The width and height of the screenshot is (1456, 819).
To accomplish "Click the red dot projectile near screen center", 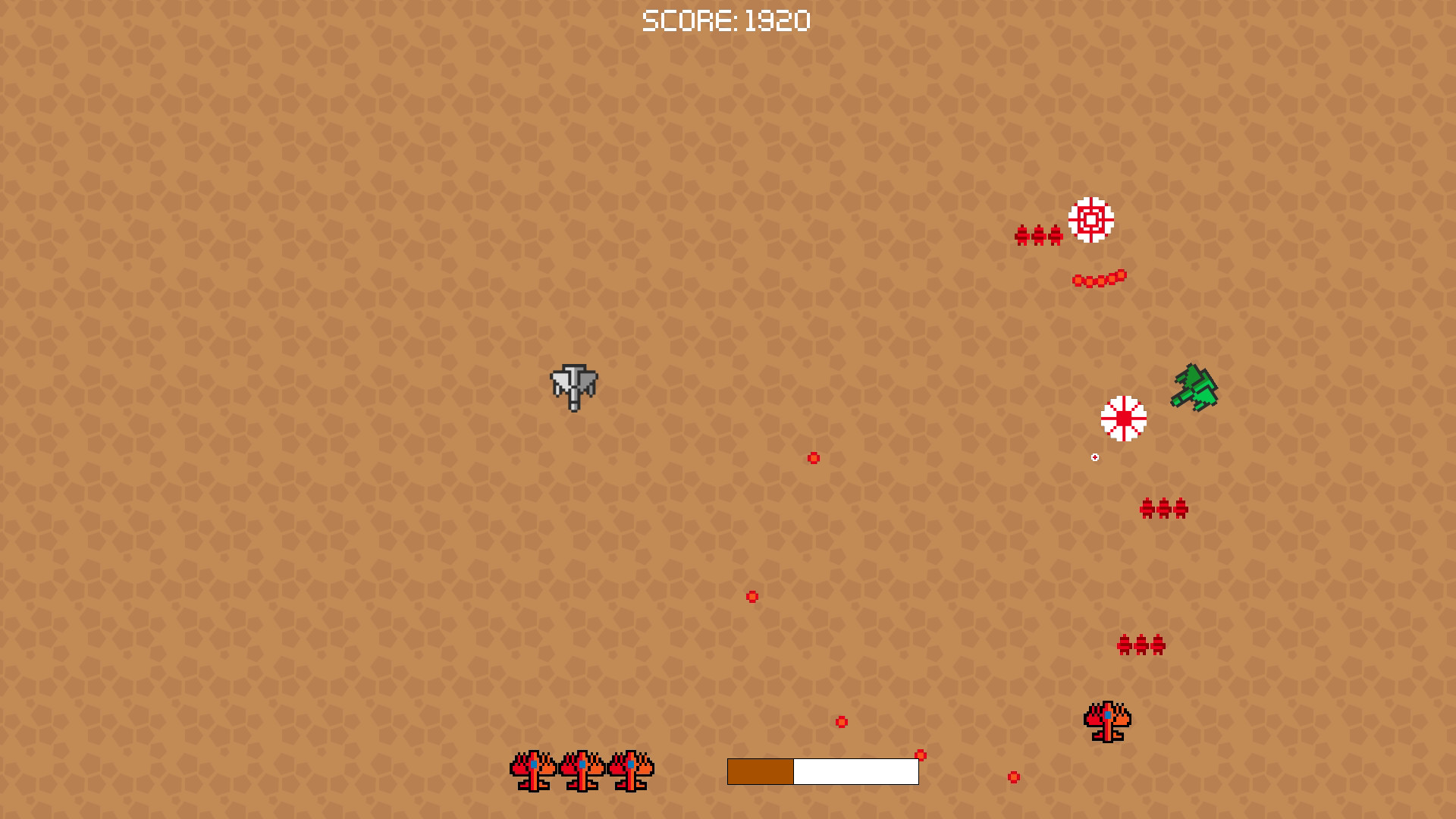I will [814, 457].
